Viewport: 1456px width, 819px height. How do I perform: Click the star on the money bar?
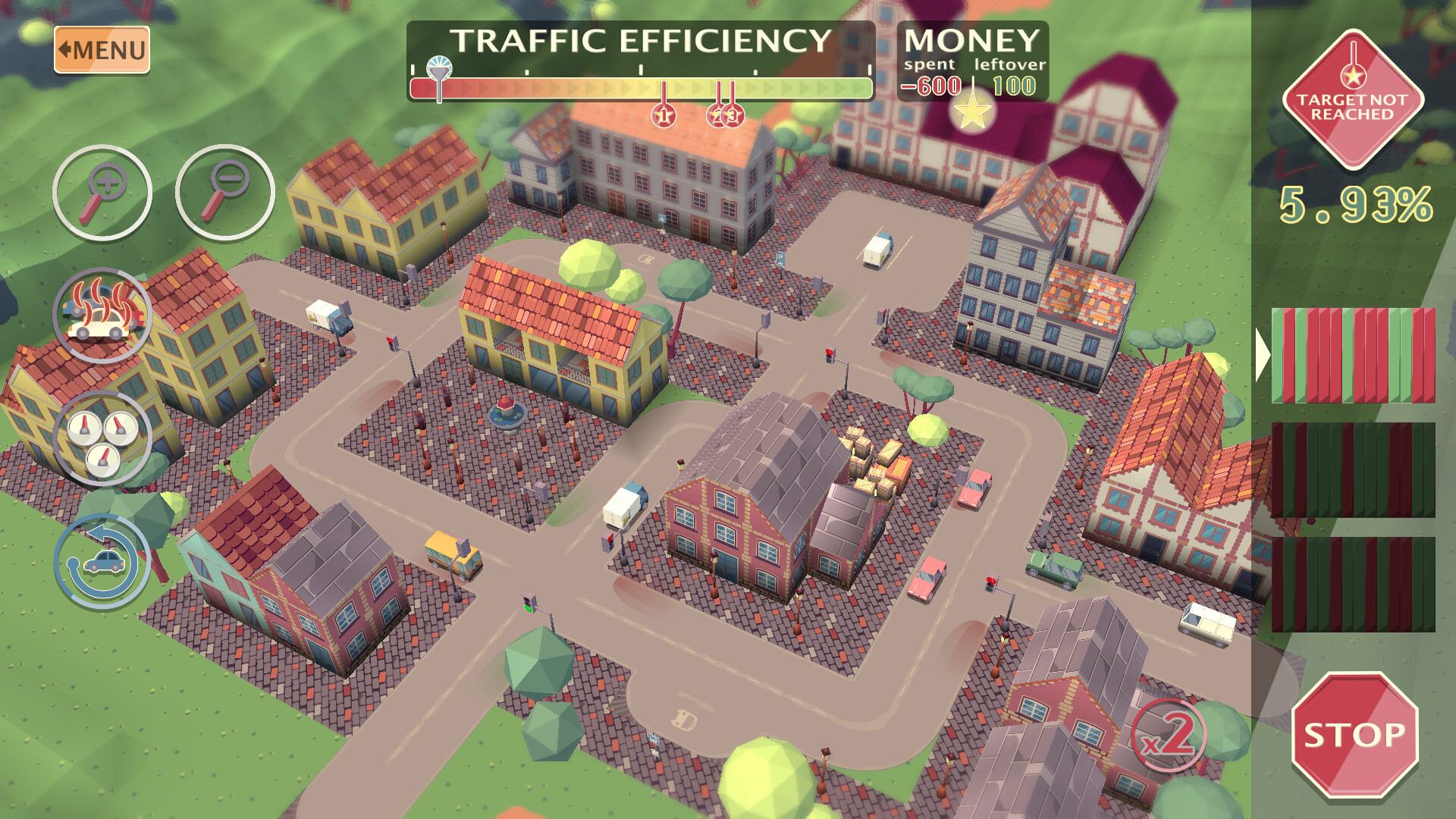click(973, 114)
